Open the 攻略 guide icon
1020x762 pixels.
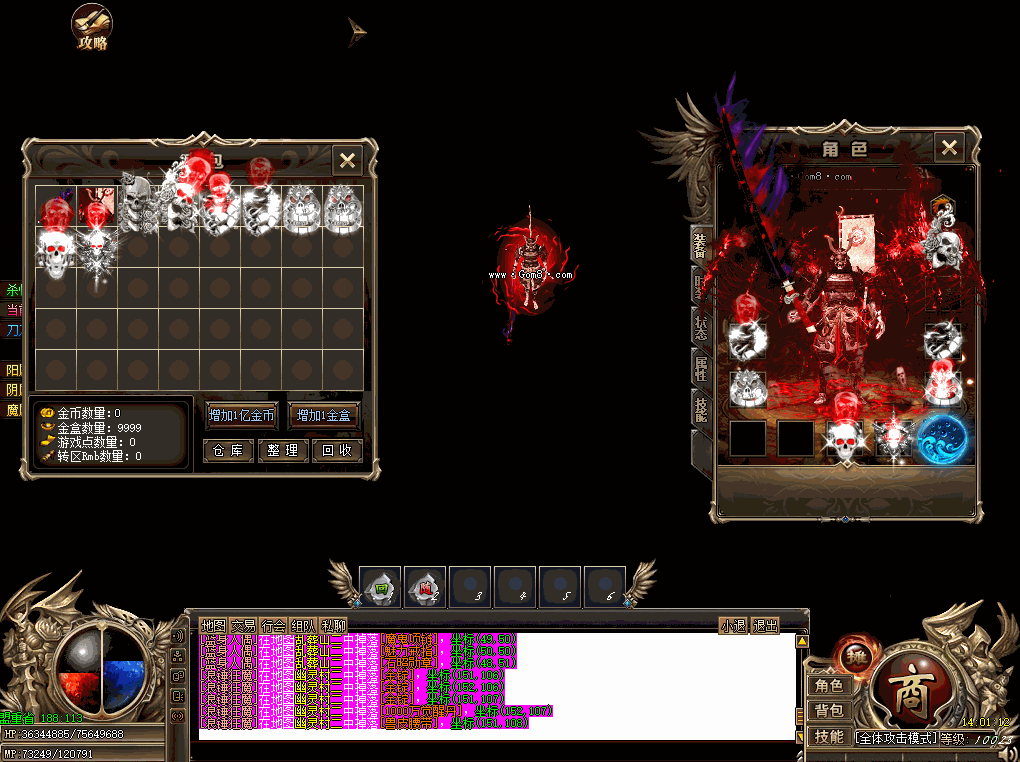coord(92,27)
